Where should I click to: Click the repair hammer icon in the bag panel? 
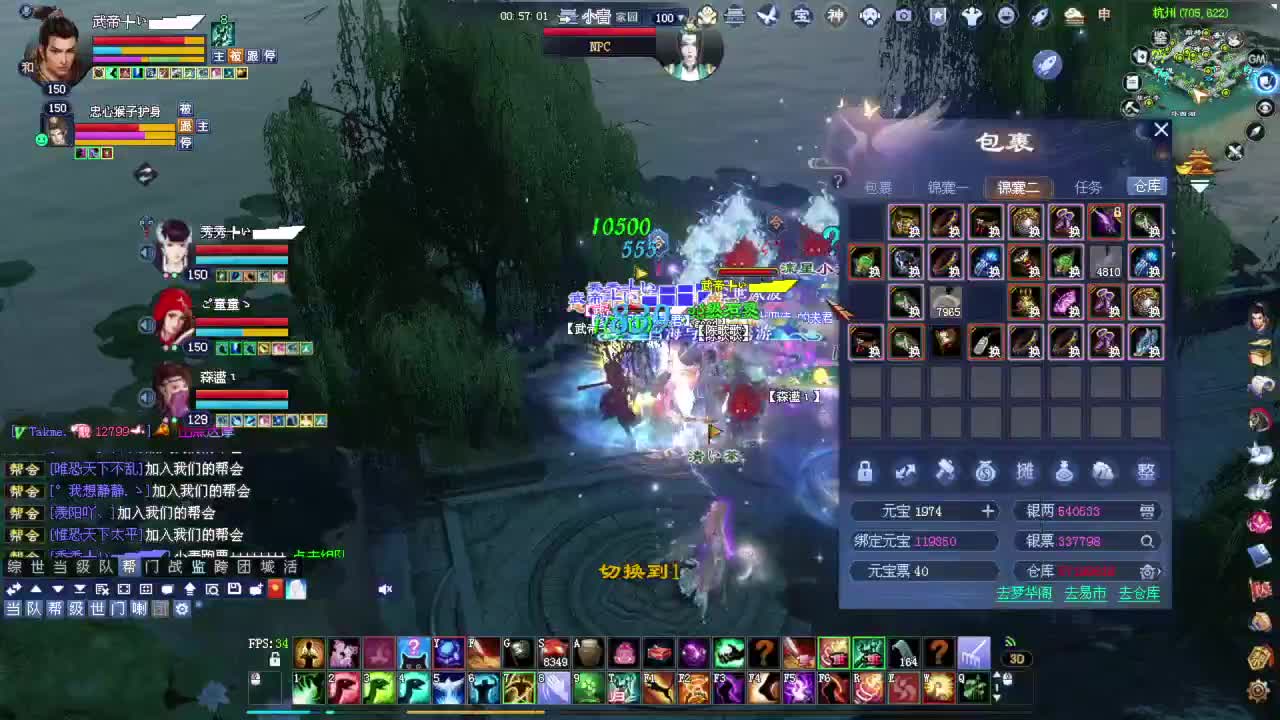[945, 471]
